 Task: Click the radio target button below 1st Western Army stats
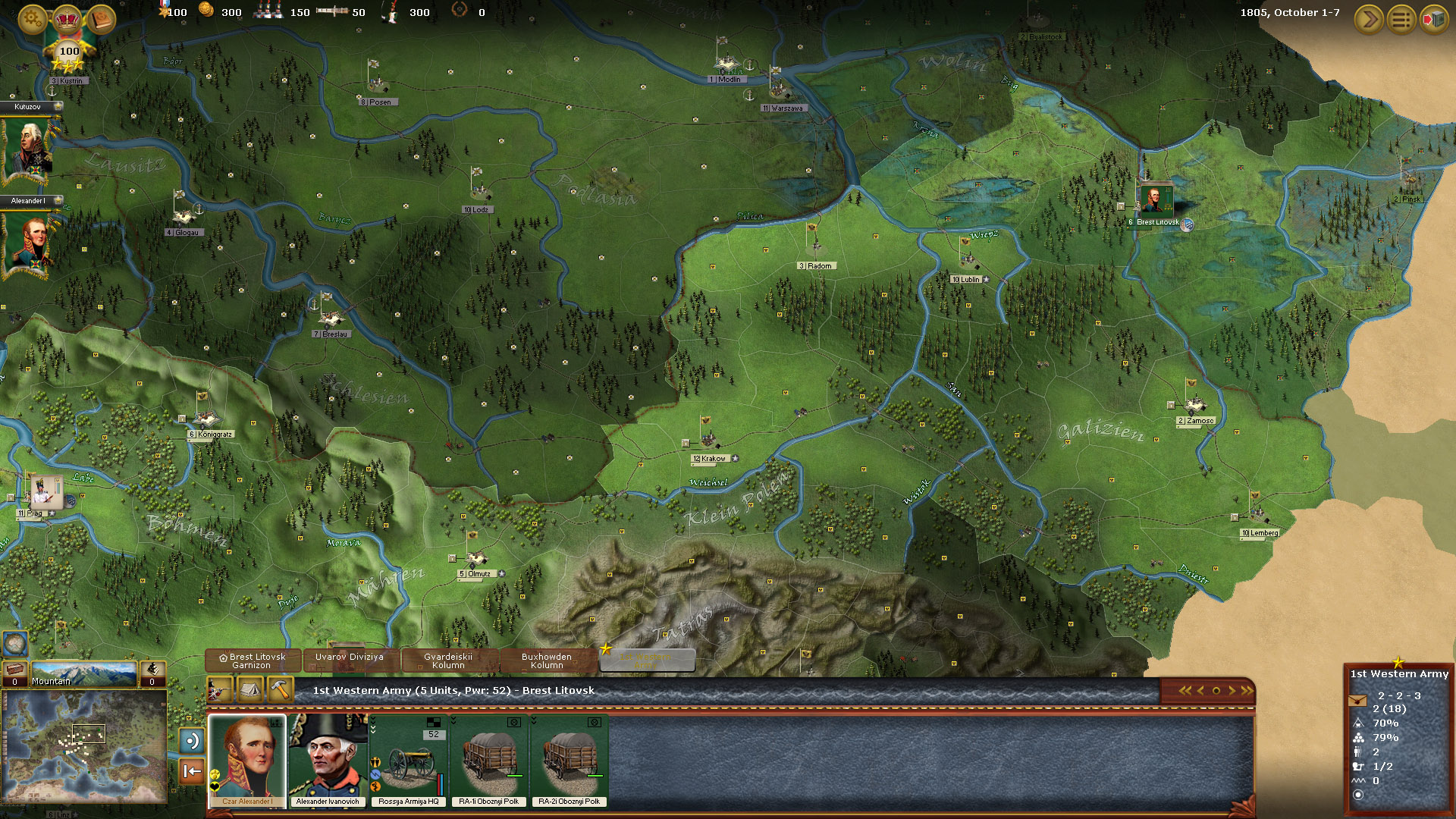[1357, 795]
